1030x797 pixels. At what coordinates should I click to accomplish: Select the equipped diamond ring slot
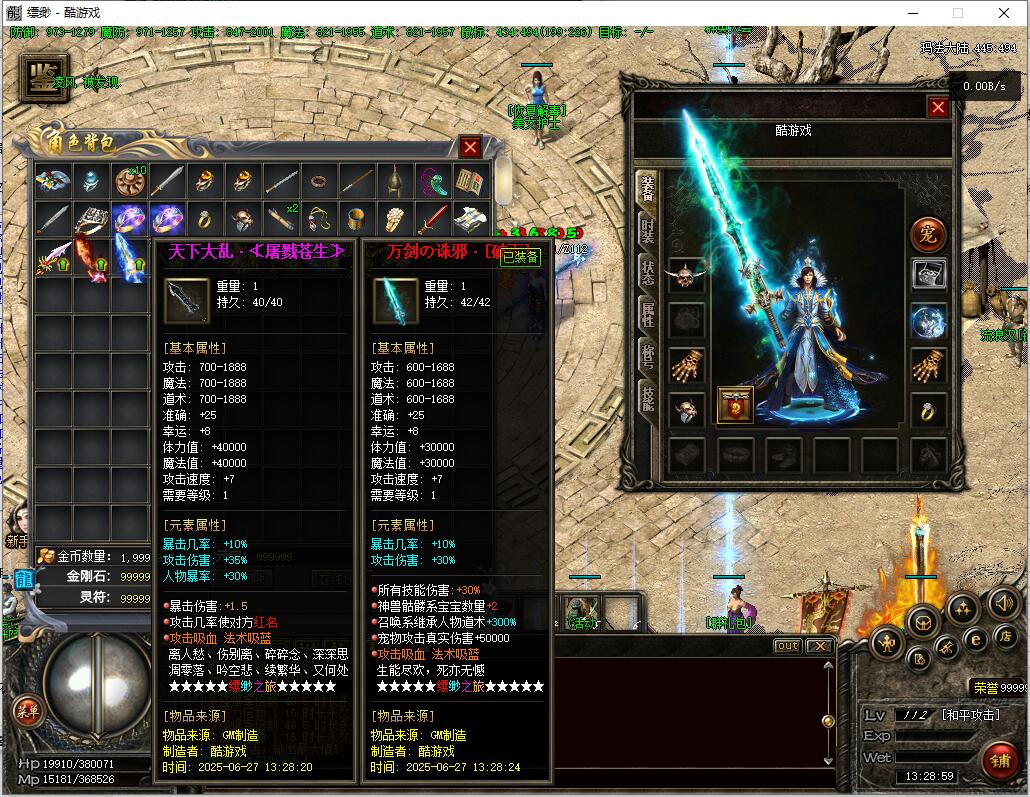point(928,410)
